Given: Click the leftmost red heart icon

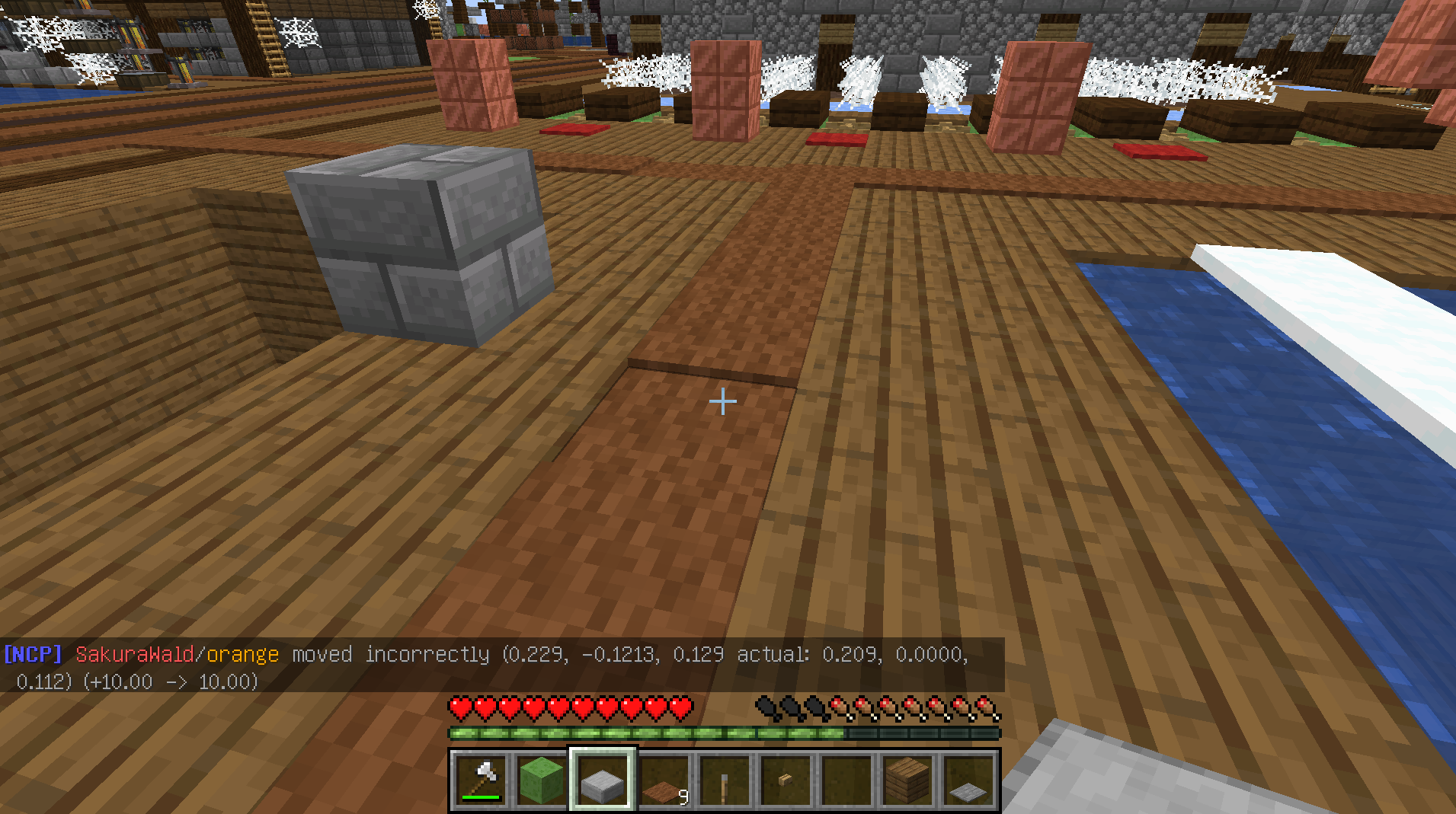Looking at the screenshot, I should pyautogui.click(x=458, y=708).
